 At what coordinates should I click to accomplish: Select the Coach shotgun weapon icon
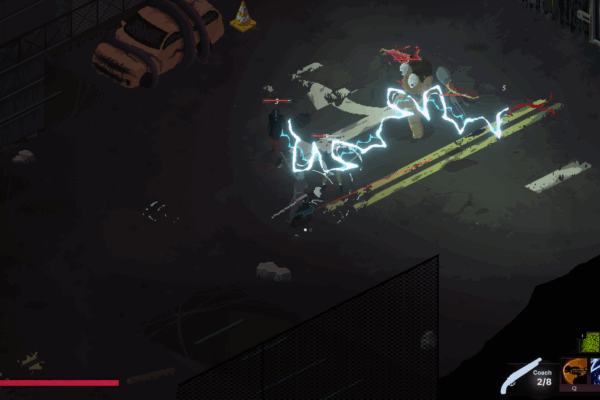point(522,377)
